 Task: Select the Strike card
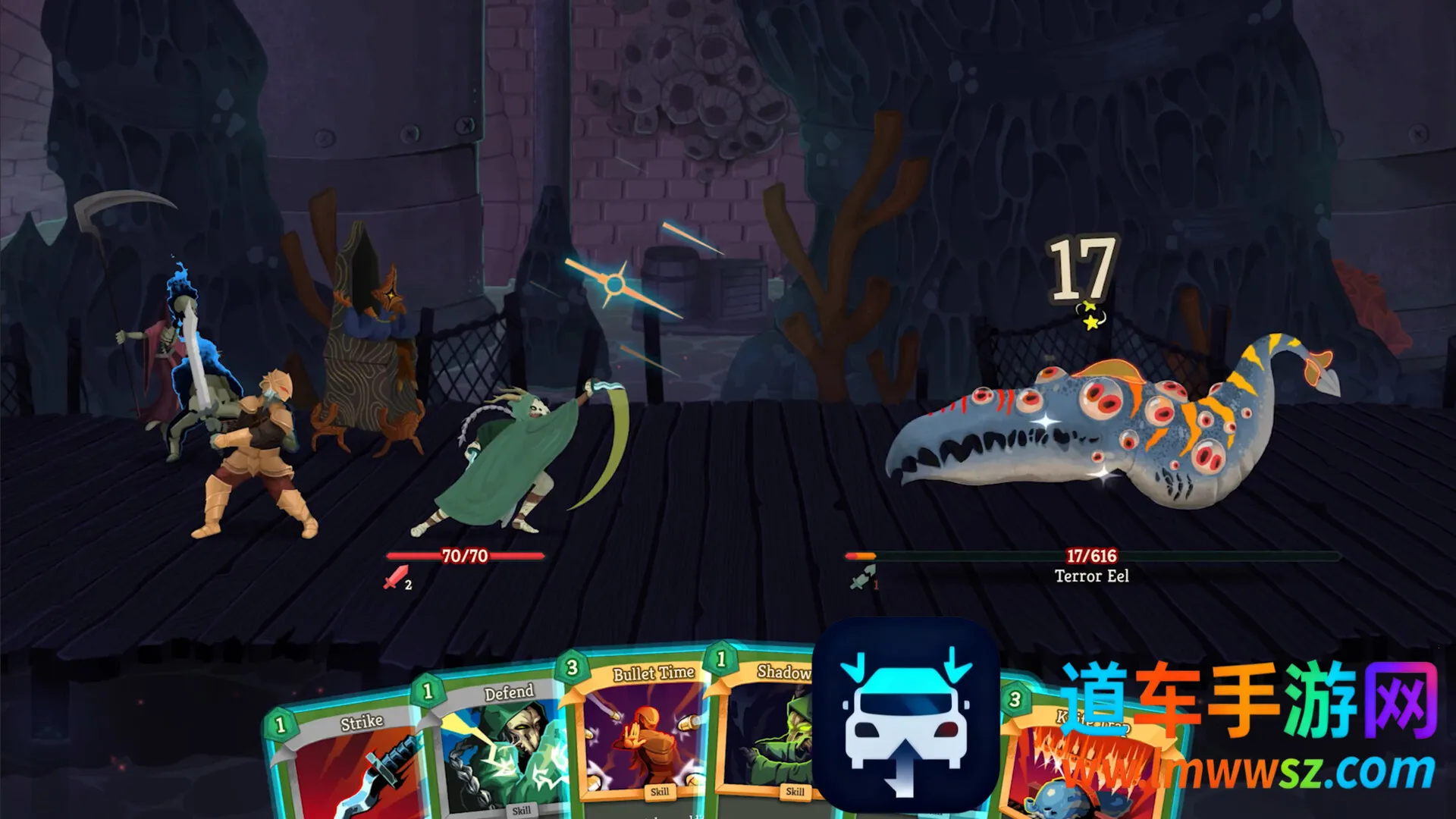[345, 766]
